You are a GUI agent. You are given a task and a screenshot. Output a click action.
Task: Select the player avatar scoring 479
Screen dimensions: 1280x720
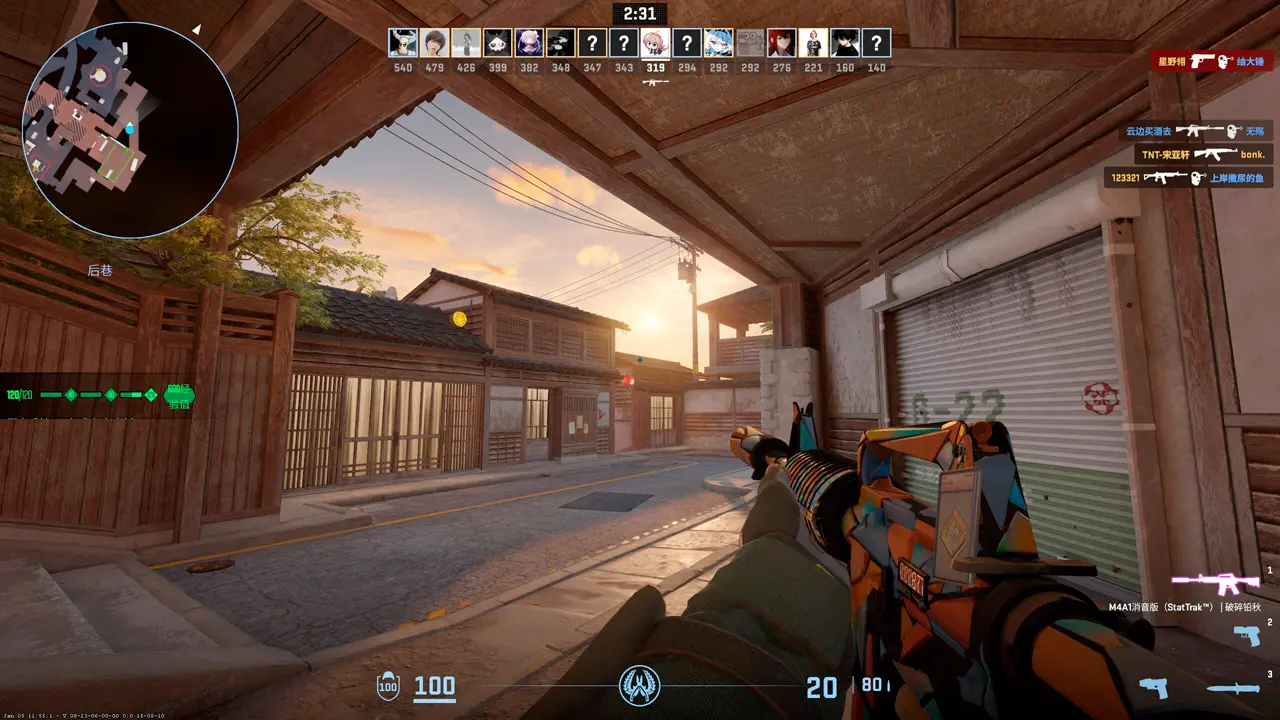coord(434,43)
